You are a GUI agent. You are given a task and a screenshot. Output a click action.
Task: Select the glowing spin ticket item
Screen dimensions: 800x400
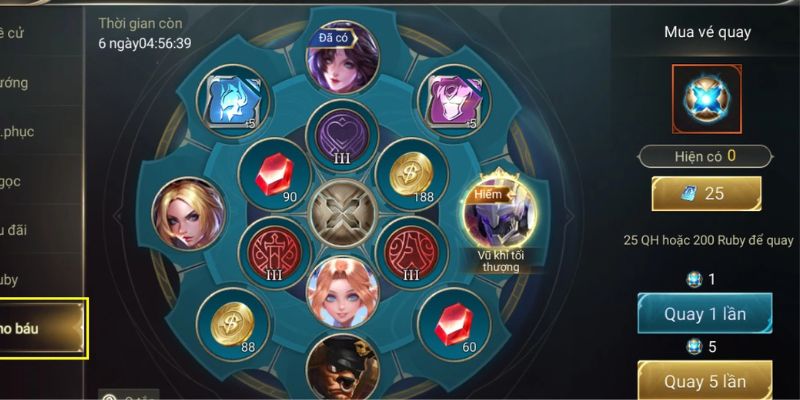click(705, 98)
